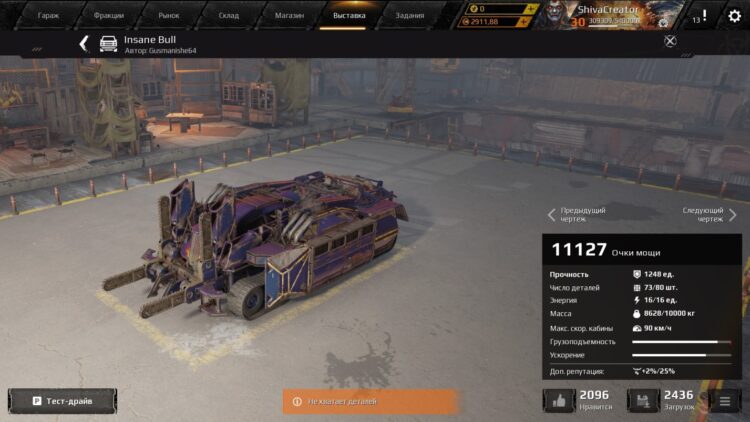Image resolution: width=750 pixels, height=422 pixels.
Task: Click the orange Не хватает деталей warning bar
Action: click(x=369, y=401)
